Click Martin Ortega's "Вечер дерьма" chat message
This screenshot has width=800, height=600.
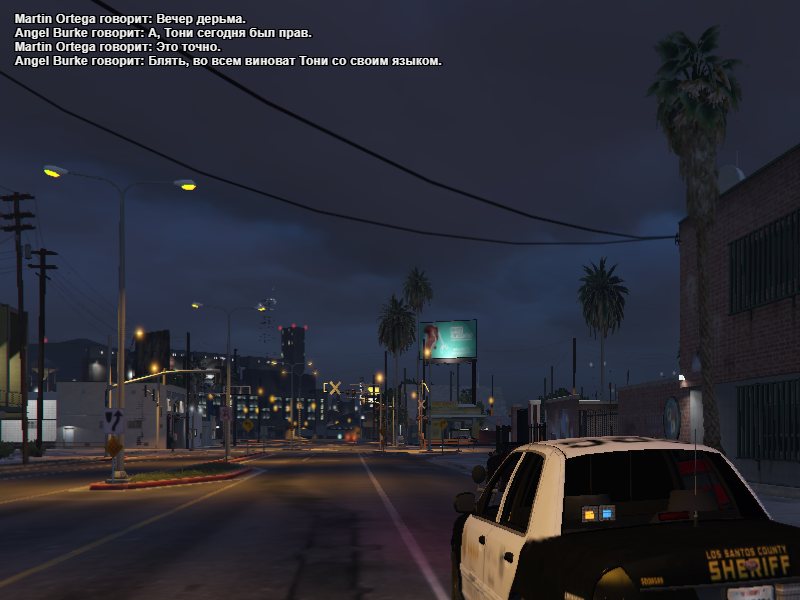pyautogui.click(x=130, y=19)
